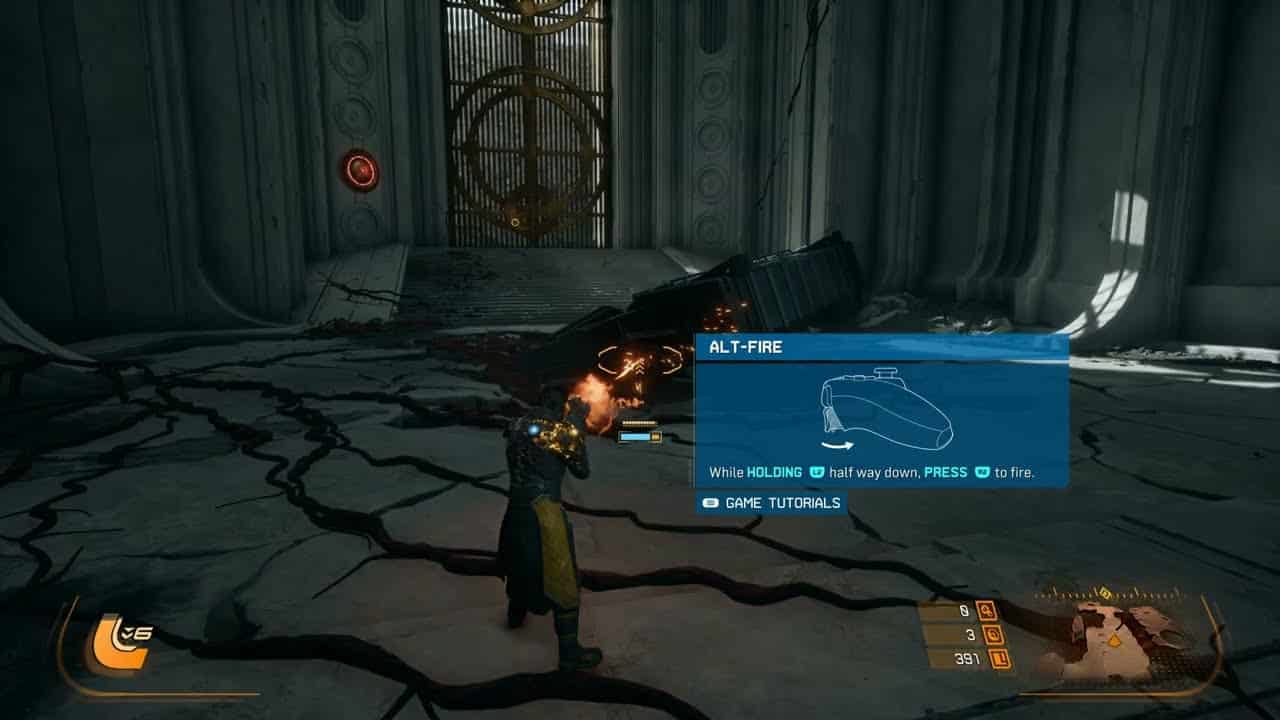The image size is (1280, 720).
Task: Click the middle grenade ammo icon
Action: click(994, 636)
